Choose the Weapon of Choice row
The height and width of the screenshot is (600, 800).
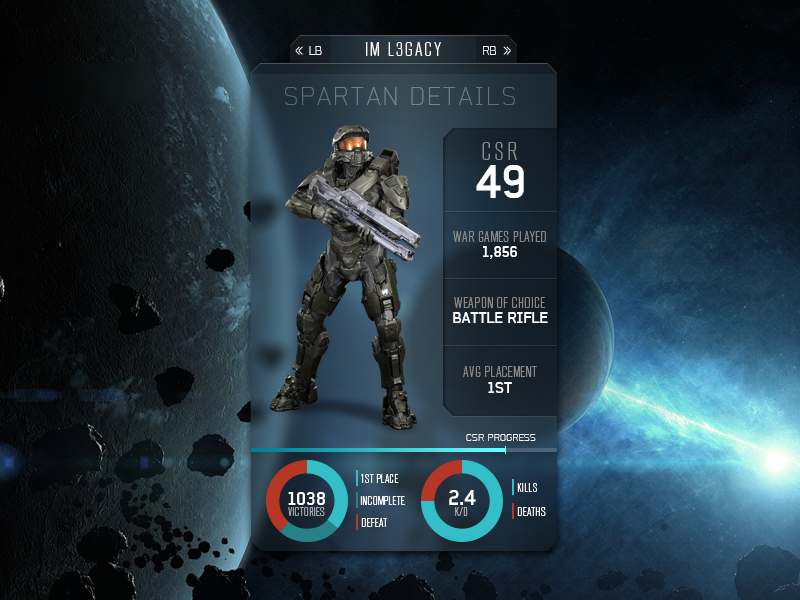(500, 311)
